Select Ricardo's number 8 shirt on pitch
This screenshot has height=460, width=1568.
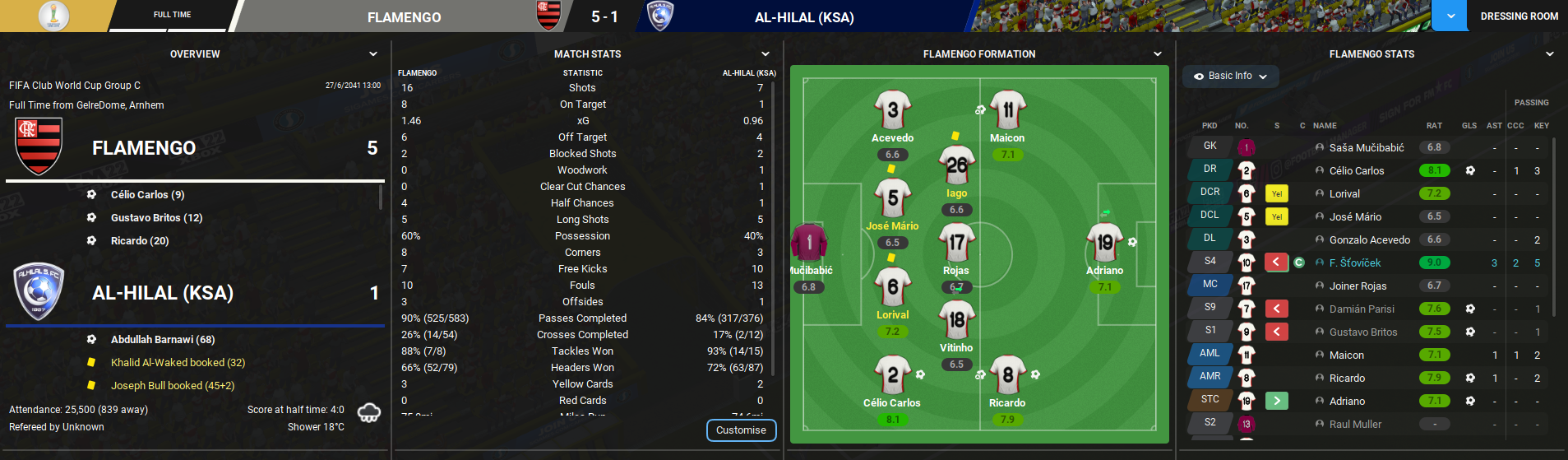coord(1007,375)
